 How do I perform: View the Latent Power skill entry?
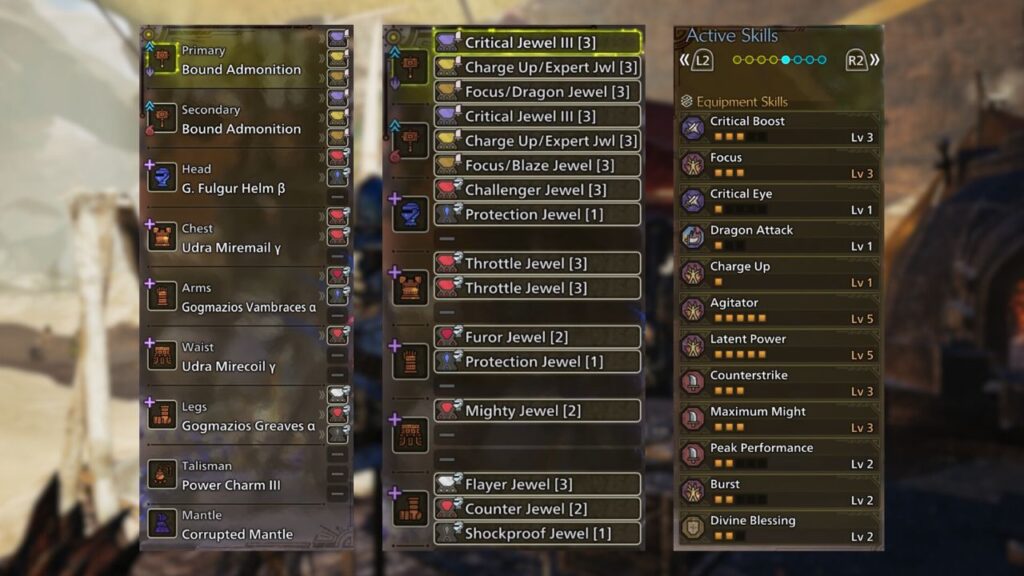[x=779, y=346]
